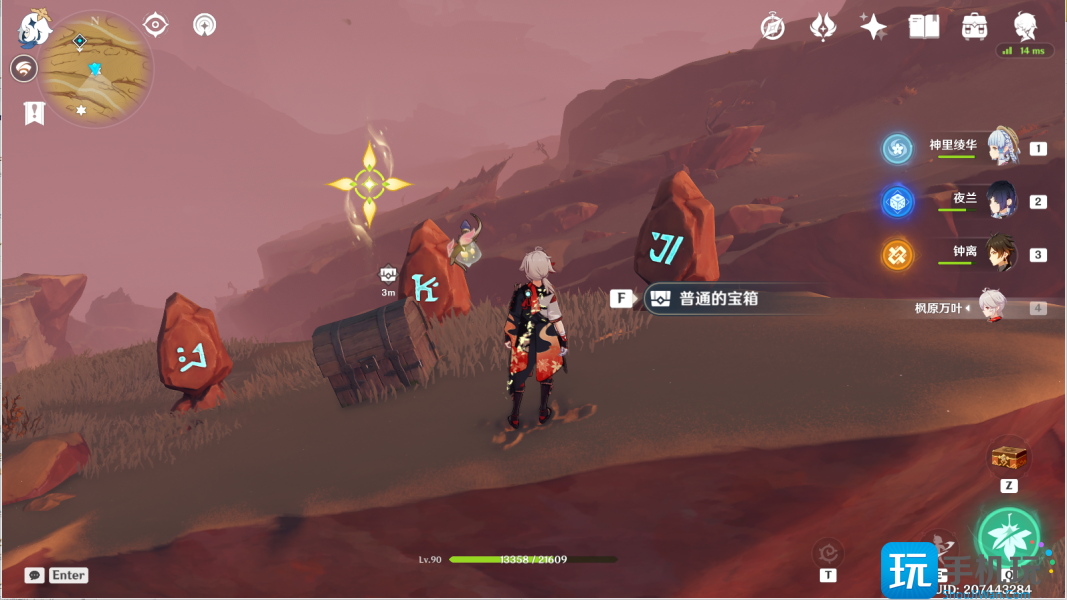Image resolution: width=1067 pixels, height=600 pixels.
Task: Open the compass icon in the top bar
Action: point(772,27)
